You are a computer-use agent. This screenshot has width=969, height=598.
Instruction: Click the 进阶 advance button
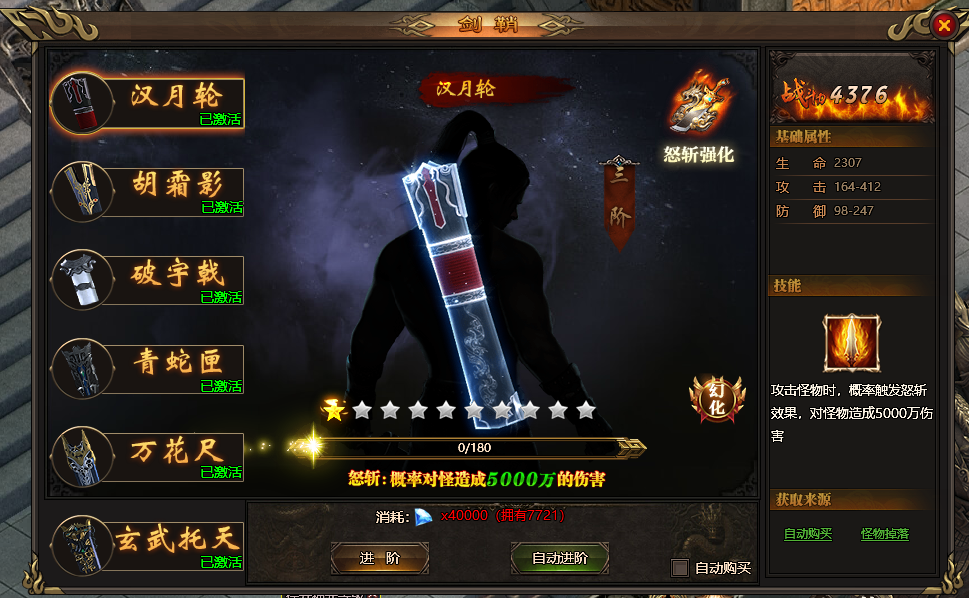(379, 558)
